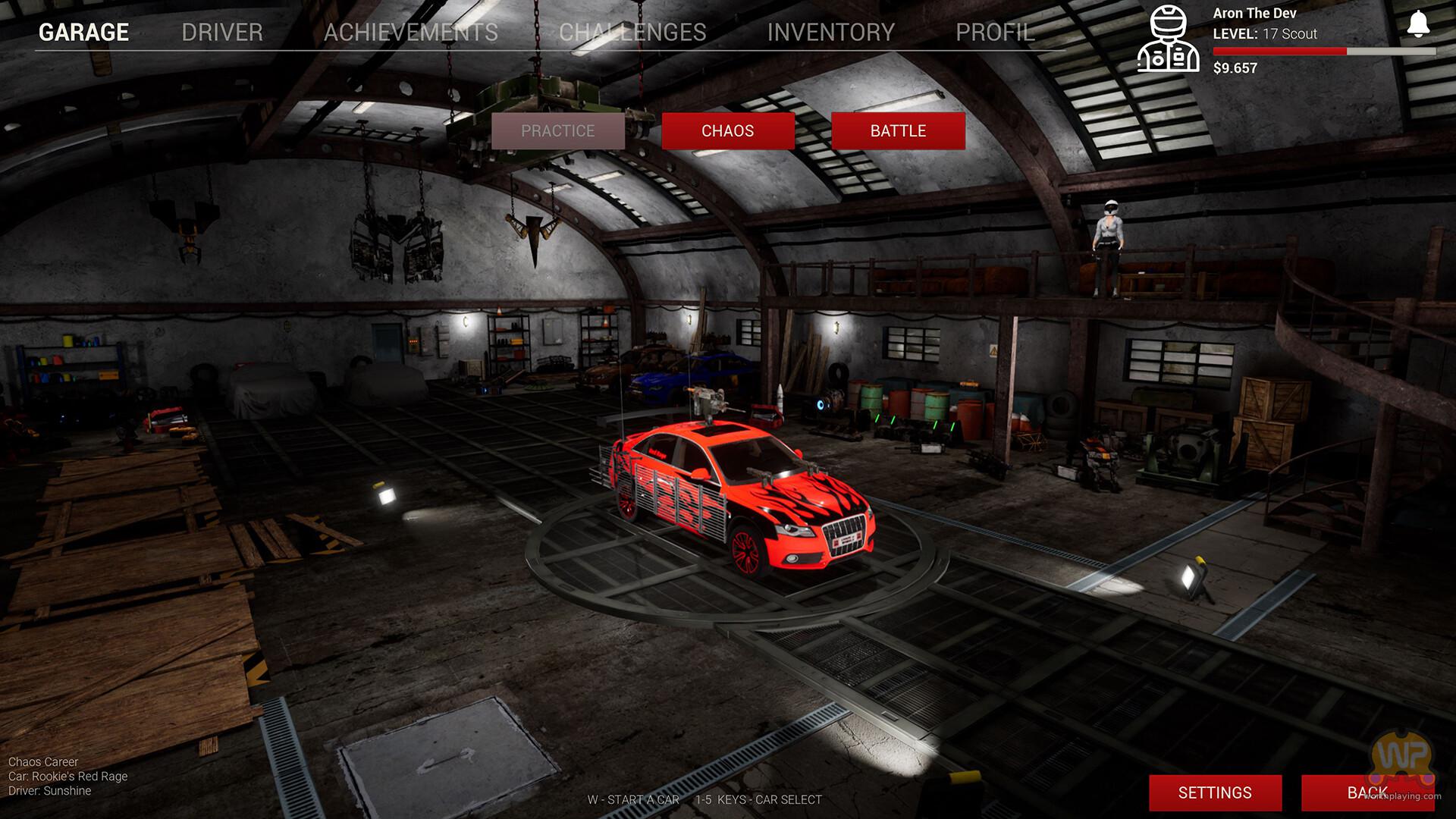This screenshot has width=1456, height=819.
Task: Switch to the Garage tab
Action: [x=83, y=32]
